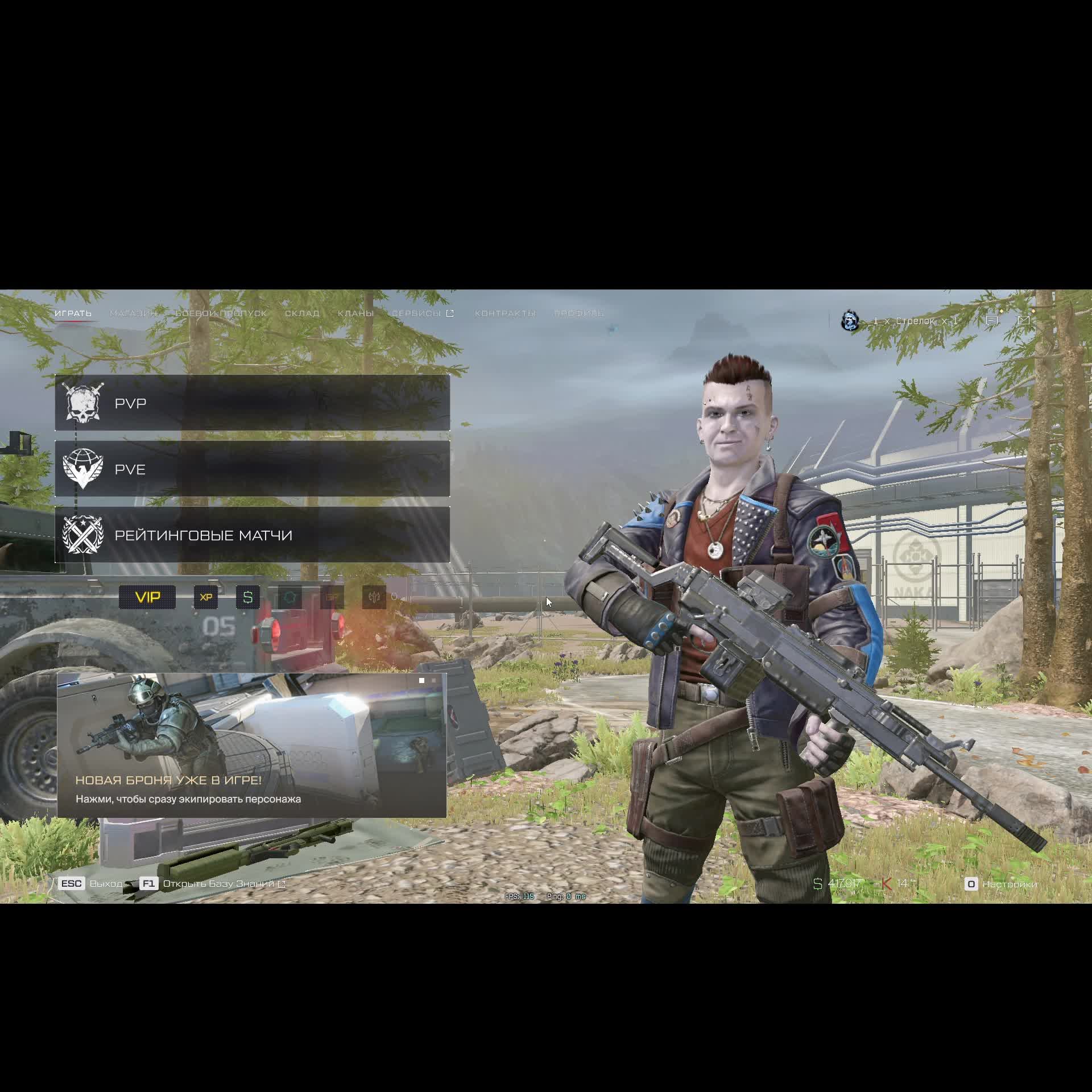This screenshot has width=1092, height=1092.
Task: Open the НОВАЯ БРОНЯ news banner
Action: click(x=251, y=745)
